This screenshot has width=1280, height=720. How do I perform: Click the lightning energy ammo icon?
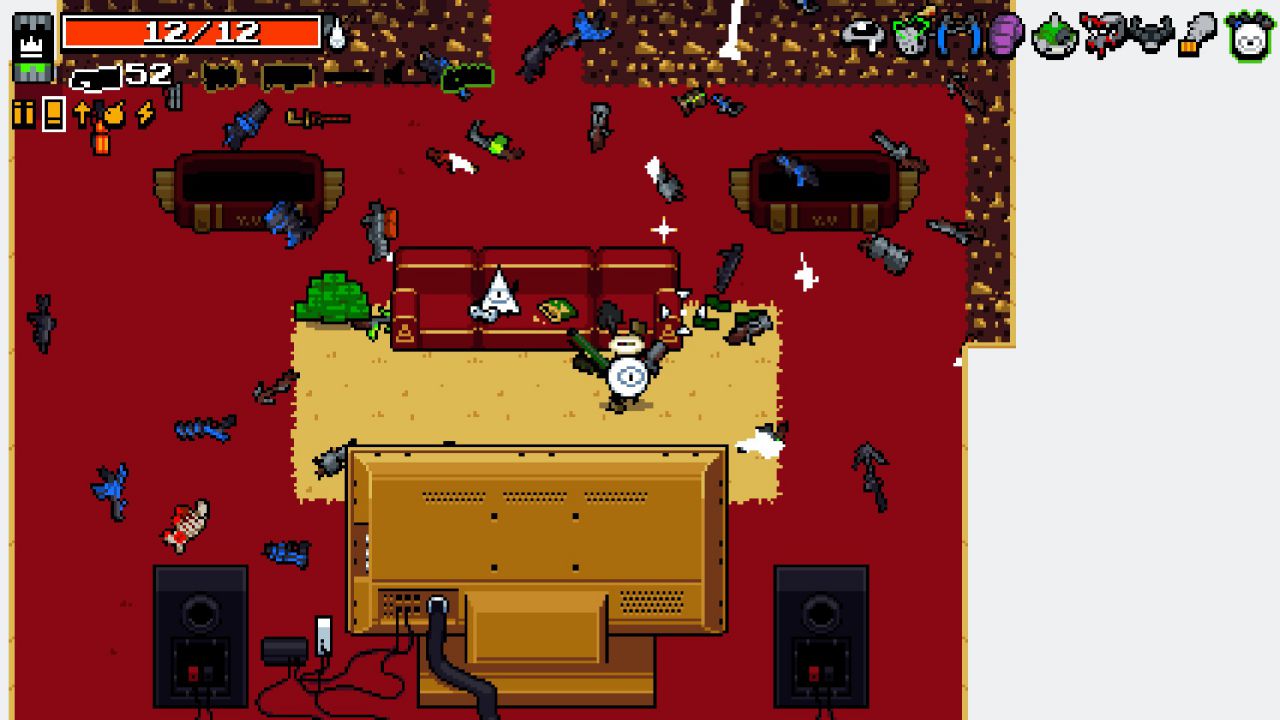coord(145,114)
